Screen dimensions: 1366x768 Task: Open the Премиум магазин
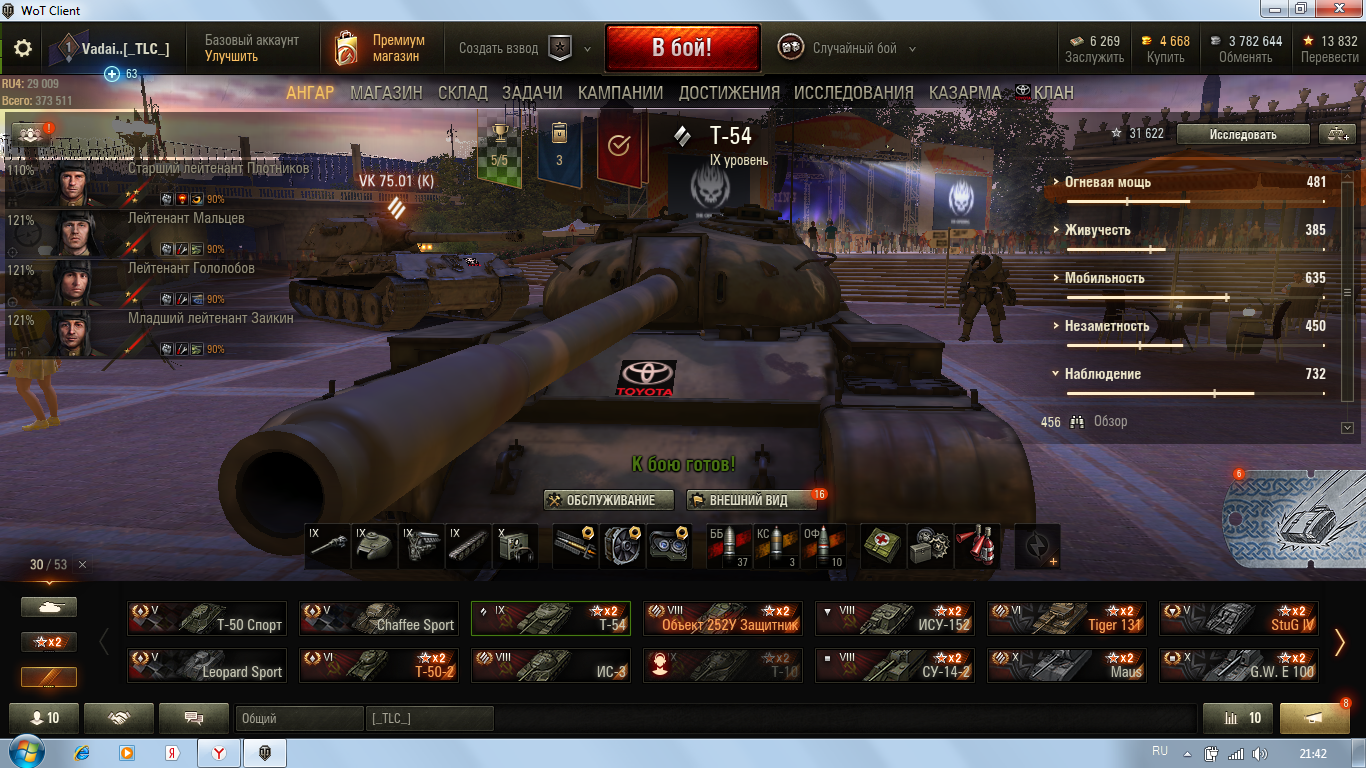(381, 48)
